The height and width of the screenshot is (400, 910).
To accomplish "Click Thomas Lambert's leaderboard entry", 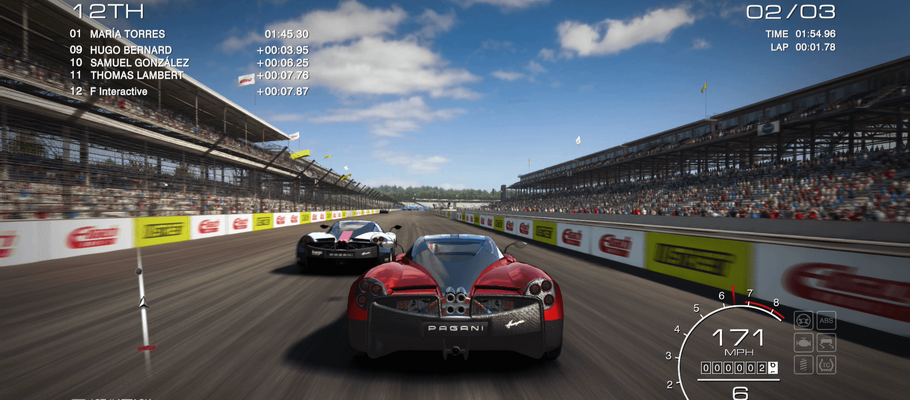I will 136,76.
